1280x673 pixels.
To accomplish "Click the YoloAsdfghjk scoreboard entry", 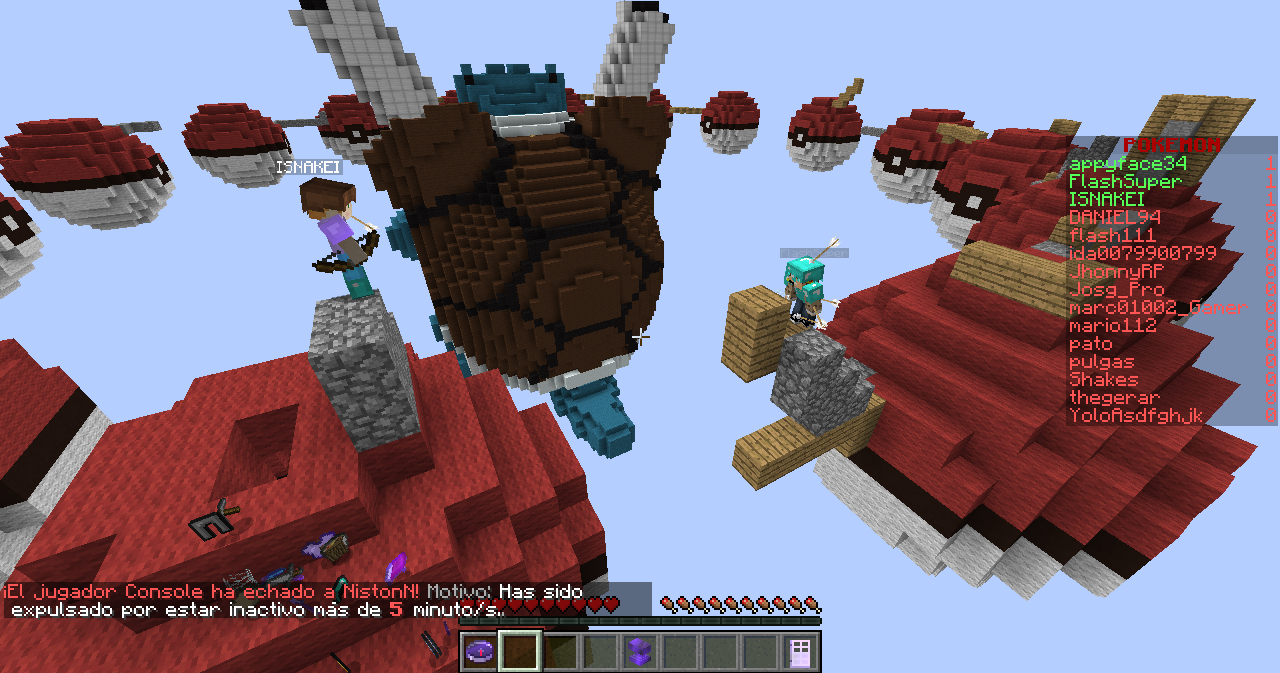I will click(1136, 415).
